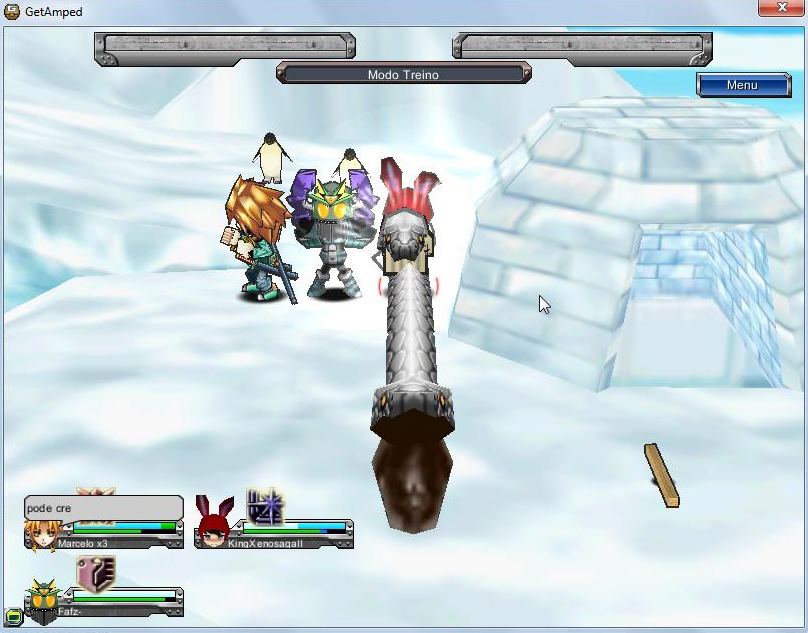Click the small green button beside Fafz-
808x633 pixels.
point(13,616)
